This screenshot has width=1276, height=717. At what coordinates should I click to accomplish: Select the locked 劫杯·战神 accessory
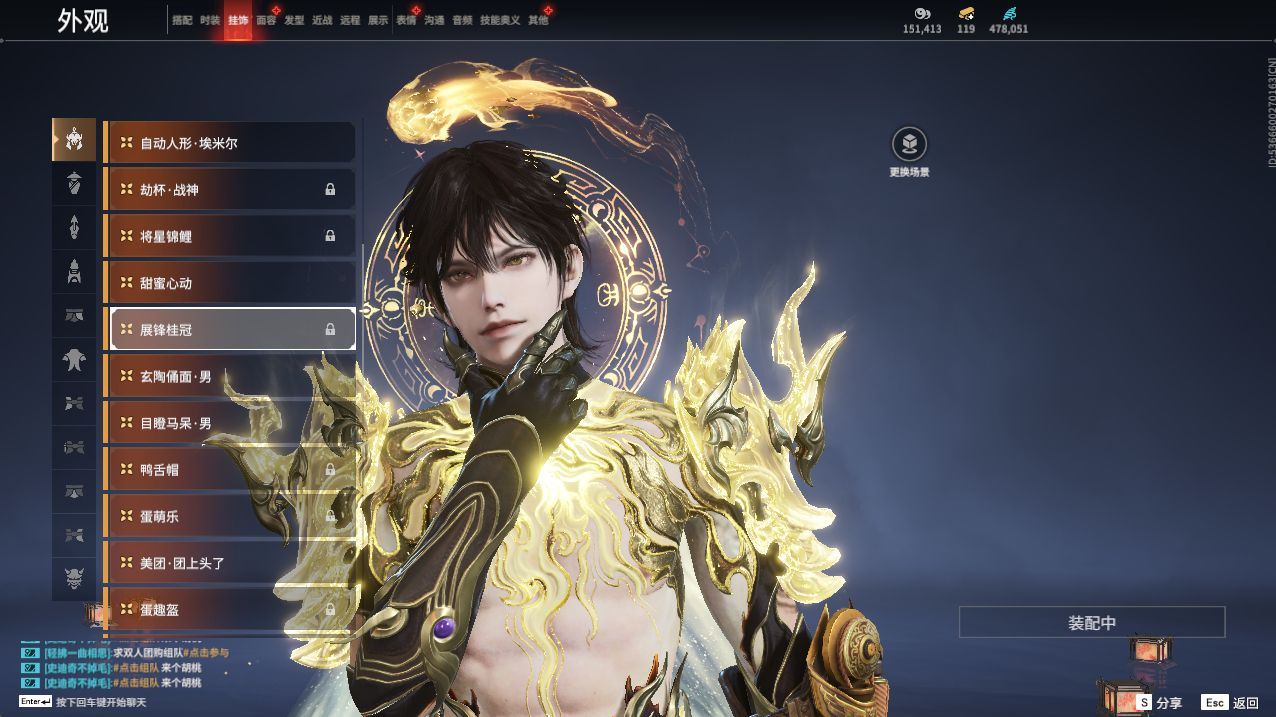(230, 190)
